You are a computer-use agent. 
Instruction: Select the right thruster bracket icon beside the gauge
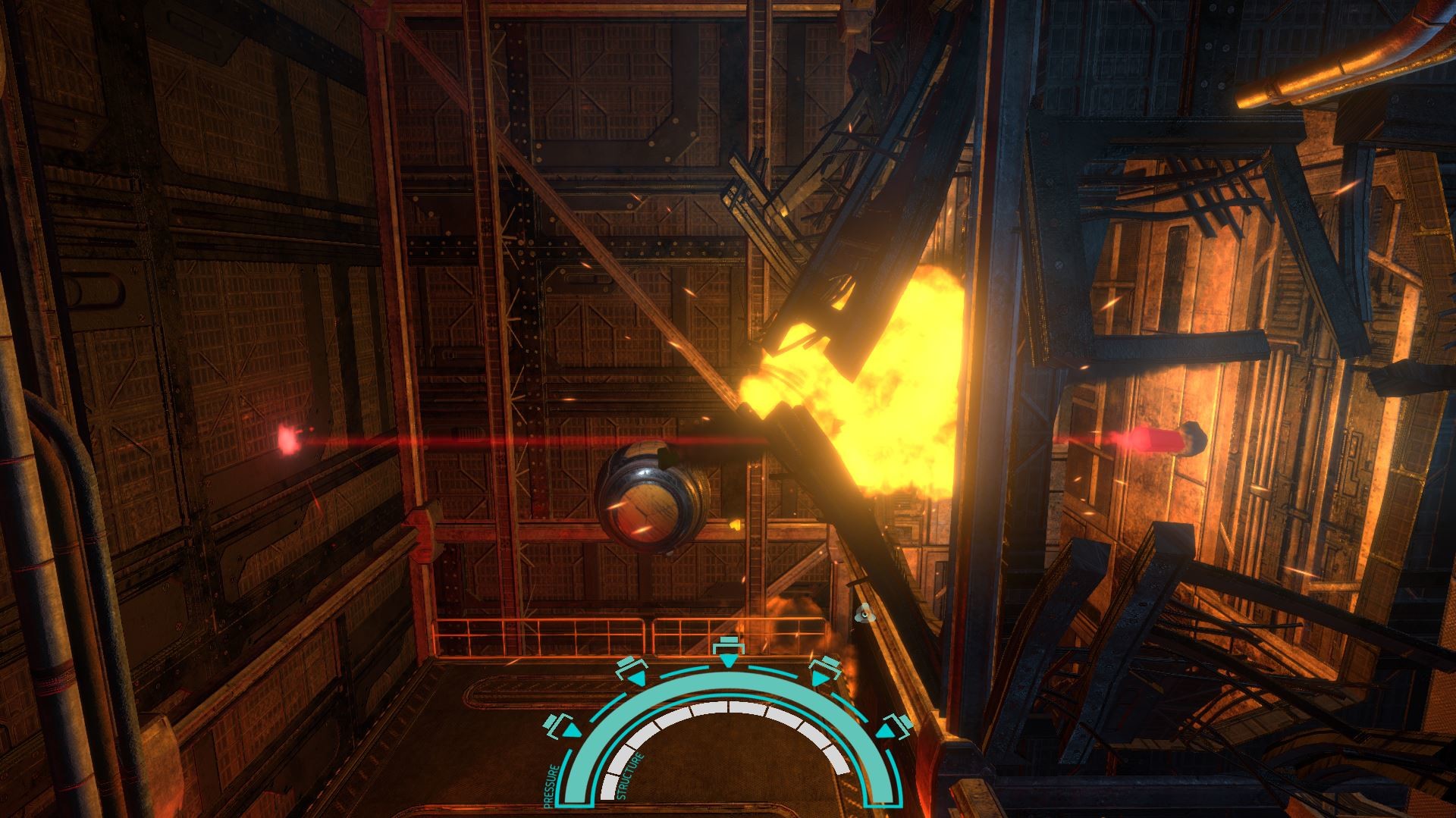[896, 729]
